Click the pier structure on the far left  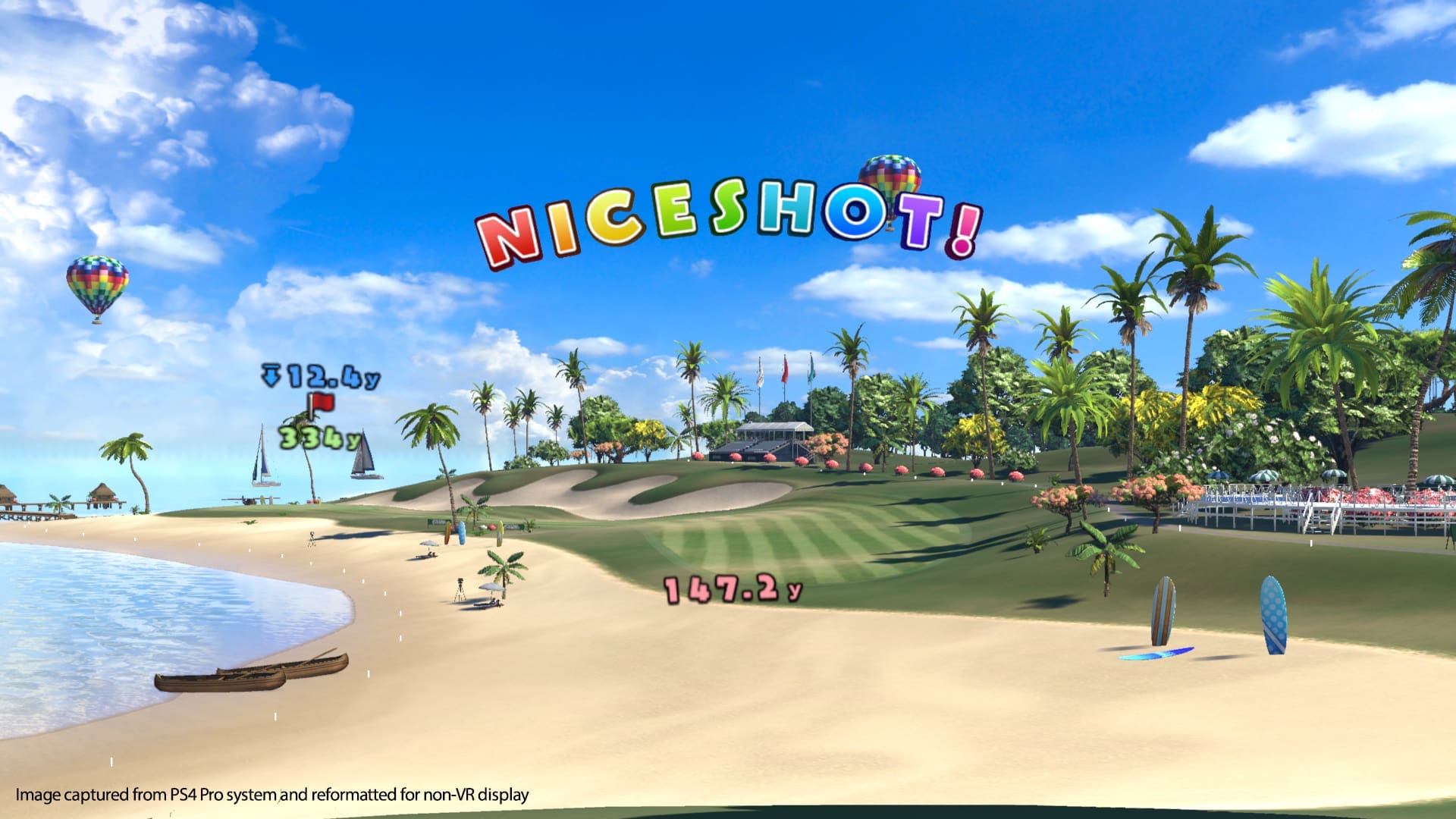pos(45,504)
